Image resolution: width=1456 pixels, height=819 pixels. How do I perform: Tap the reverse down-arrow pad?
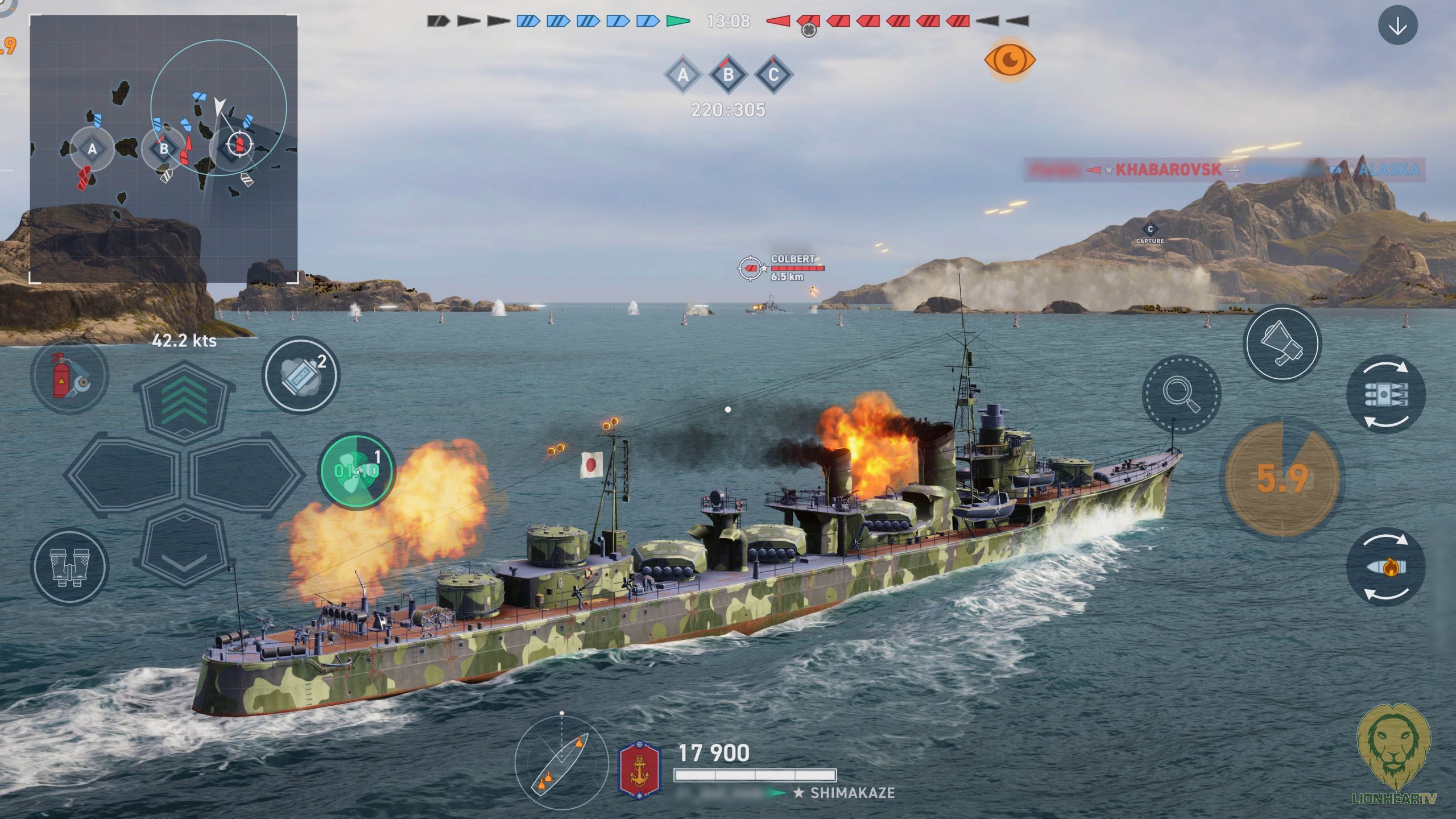click(x=184, y=547)
